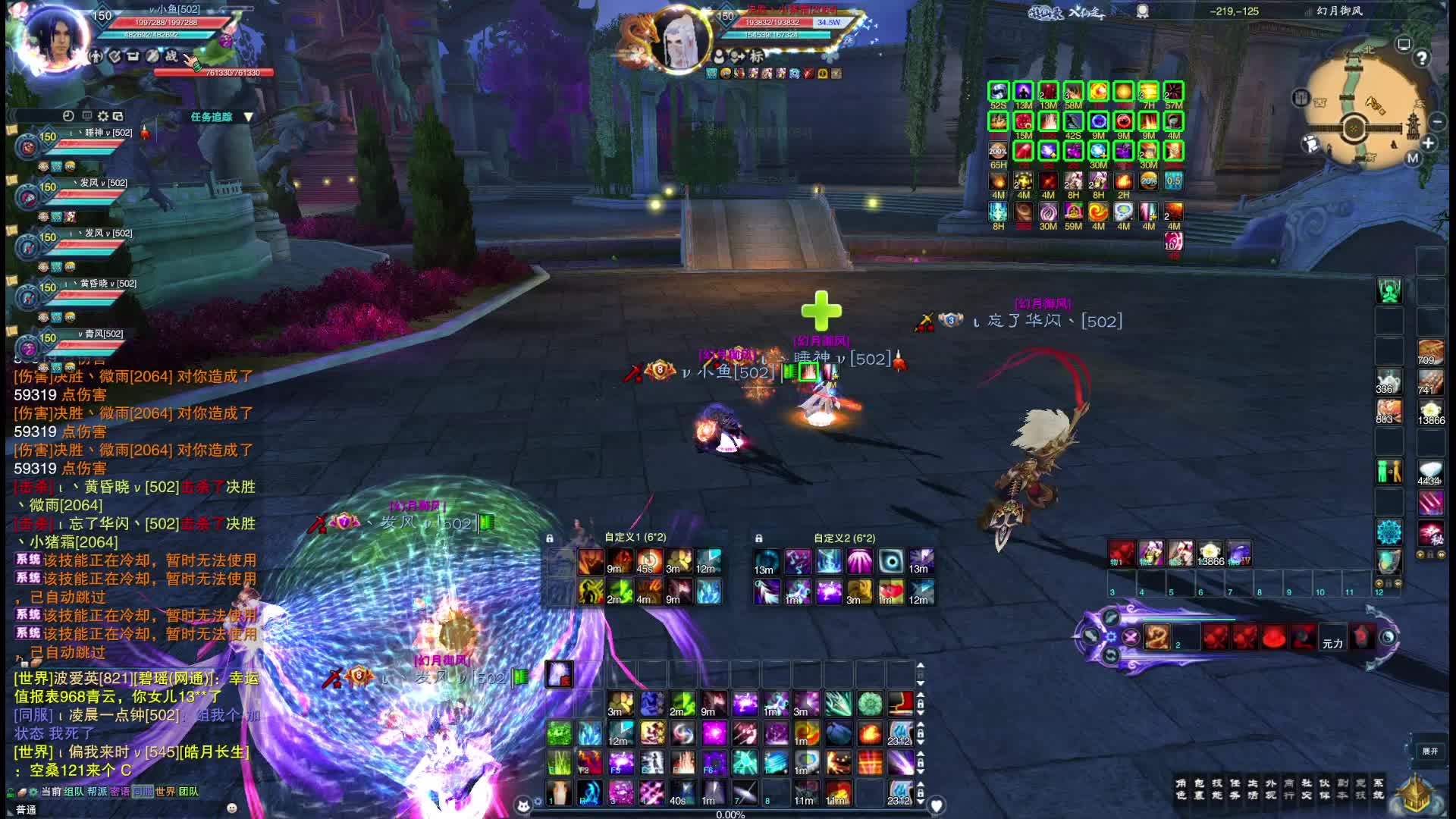This screenshot has height=819, width=1456.
Task: Open the 系统 system menu
Action: [1379, 789]
